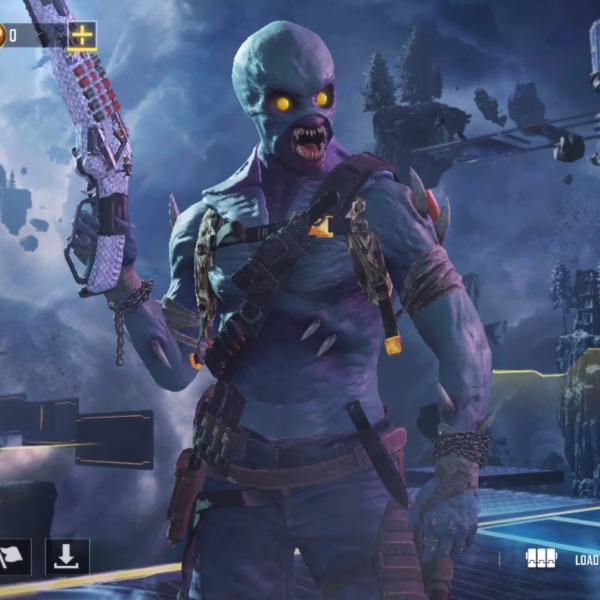
Task: Open the Loadout menu
Action: click(562, 559)
